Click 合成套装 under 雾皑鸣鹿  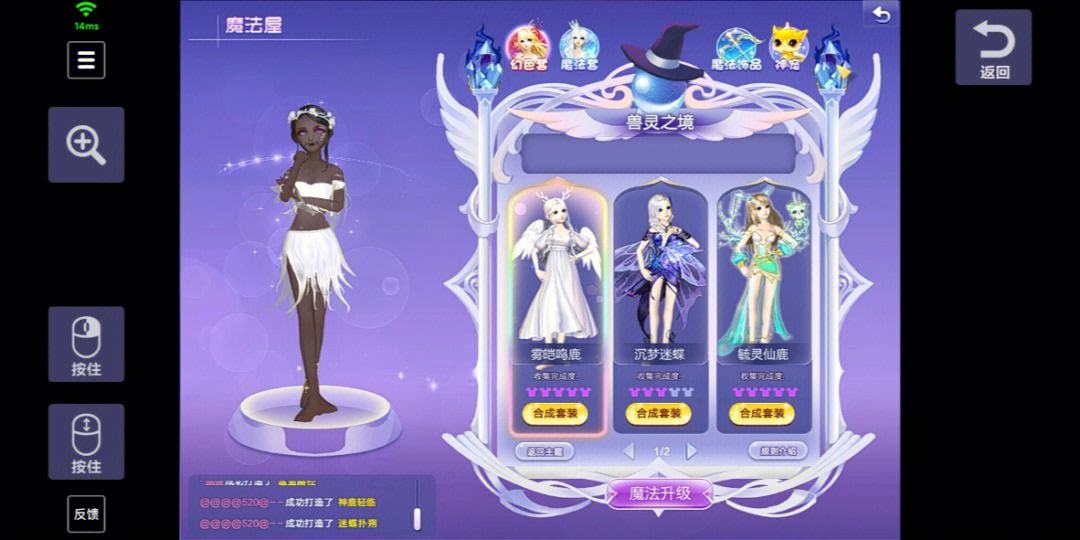click(x=555, y=413)
